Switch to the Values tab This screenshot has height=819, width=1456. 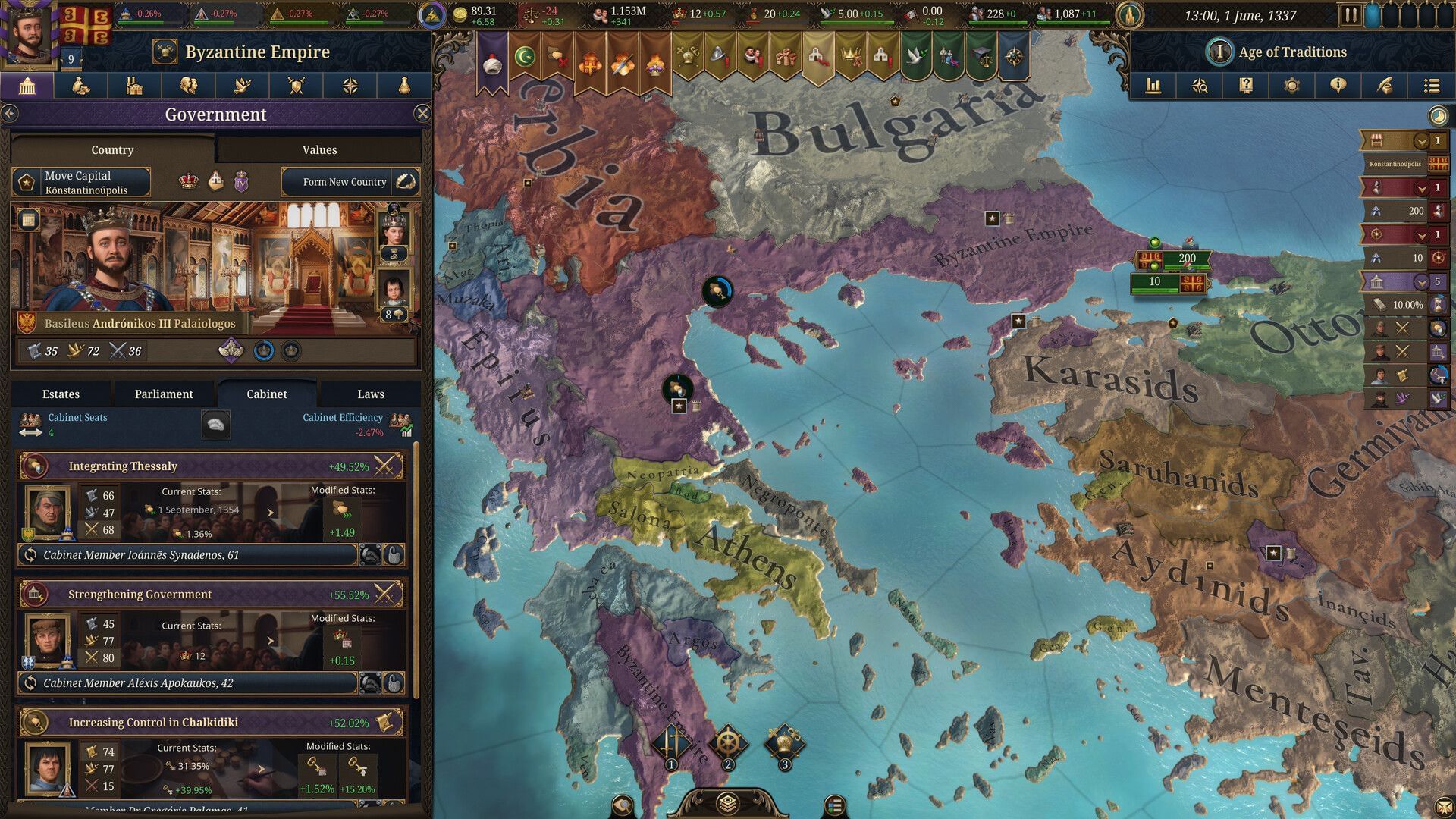point(319,149)
